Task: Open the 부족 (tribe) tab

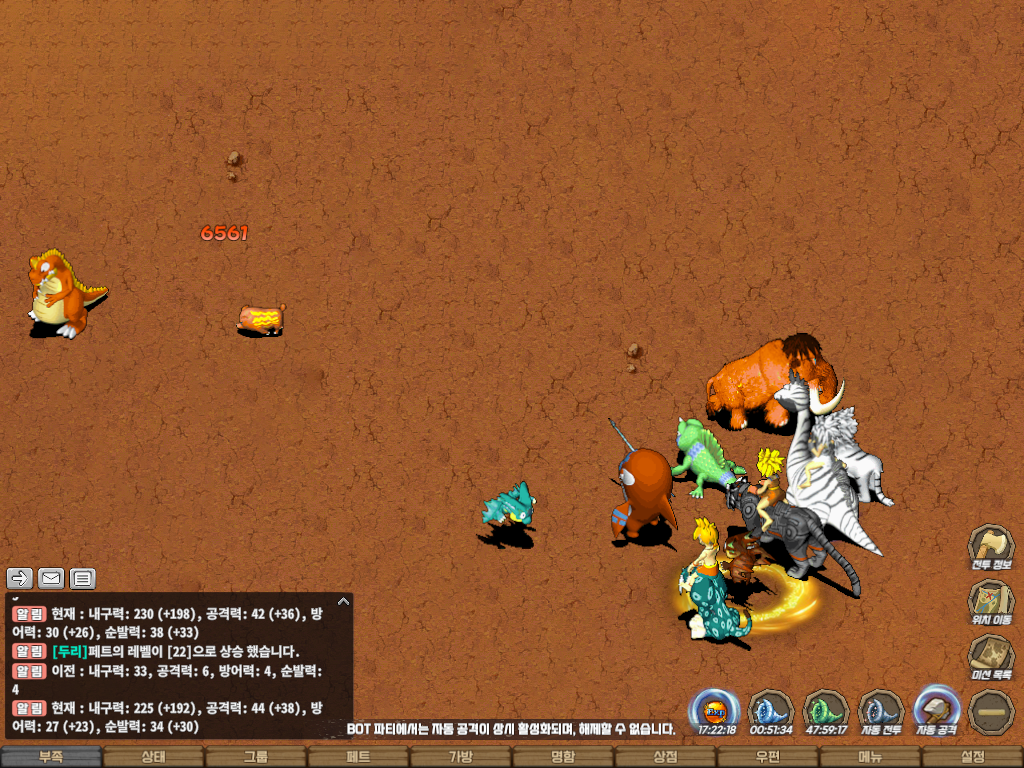Action: 51,757
